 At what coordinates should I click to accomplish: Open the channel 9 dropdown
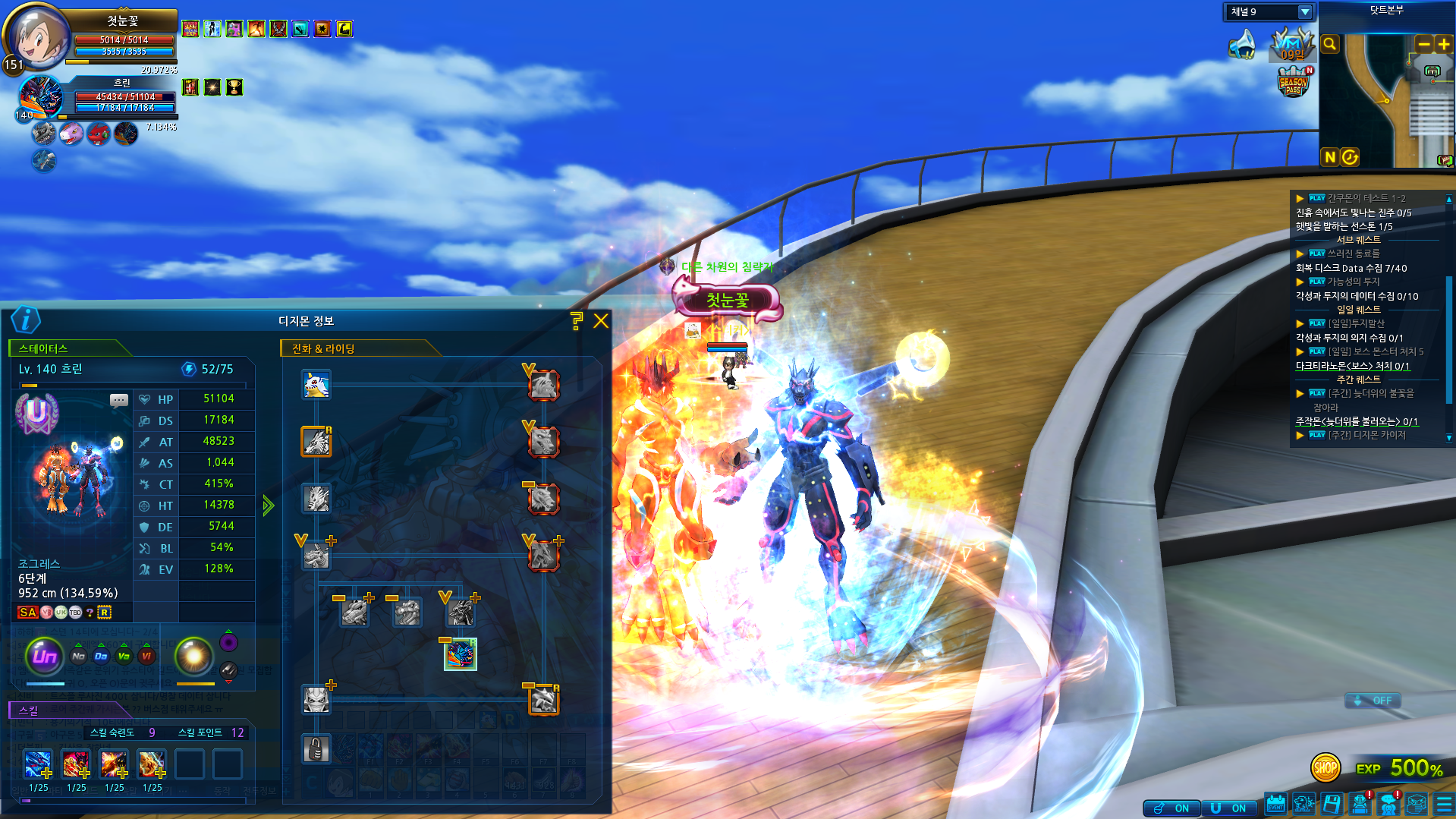click(1305, 12)
